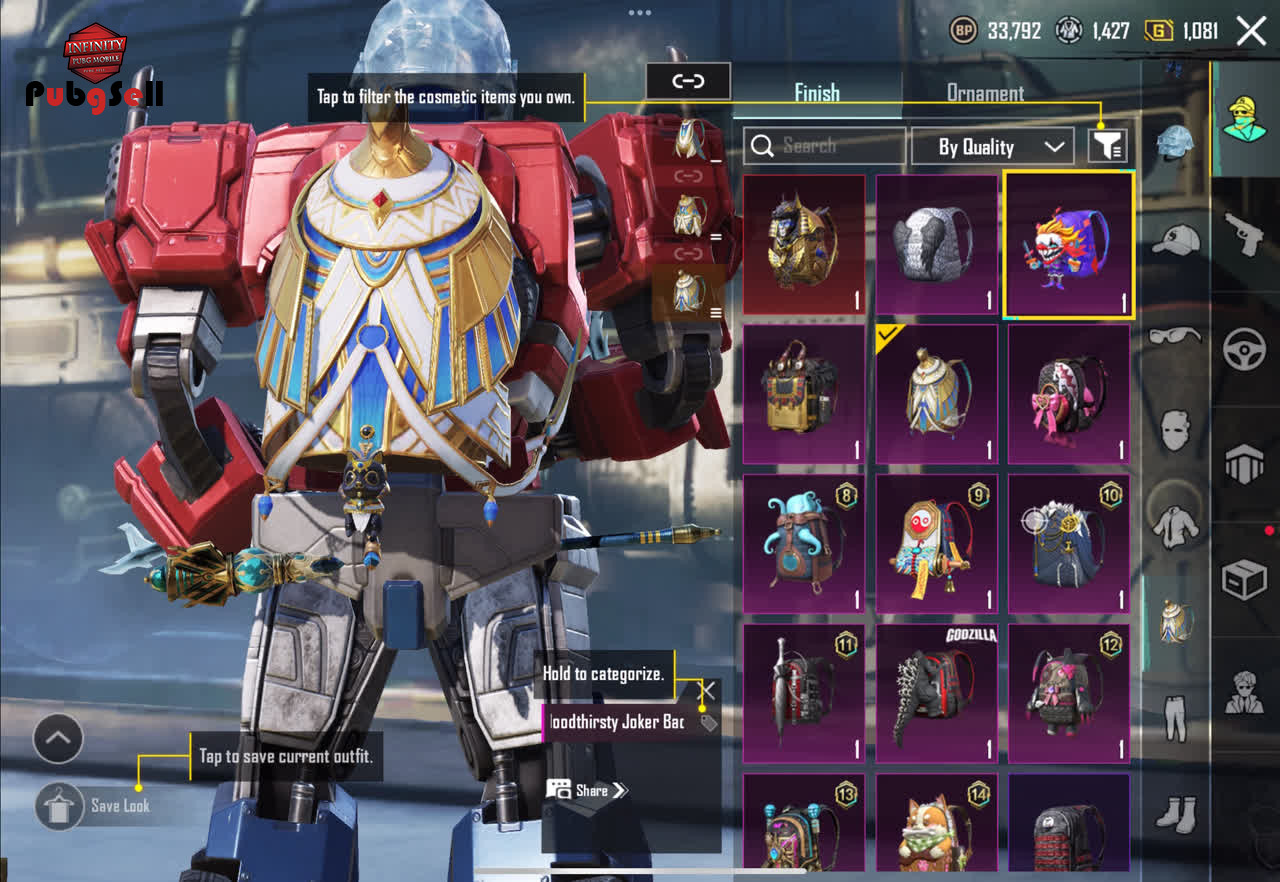
Task: Toggle the owned items filter funnel
Action: [1107, 146]
